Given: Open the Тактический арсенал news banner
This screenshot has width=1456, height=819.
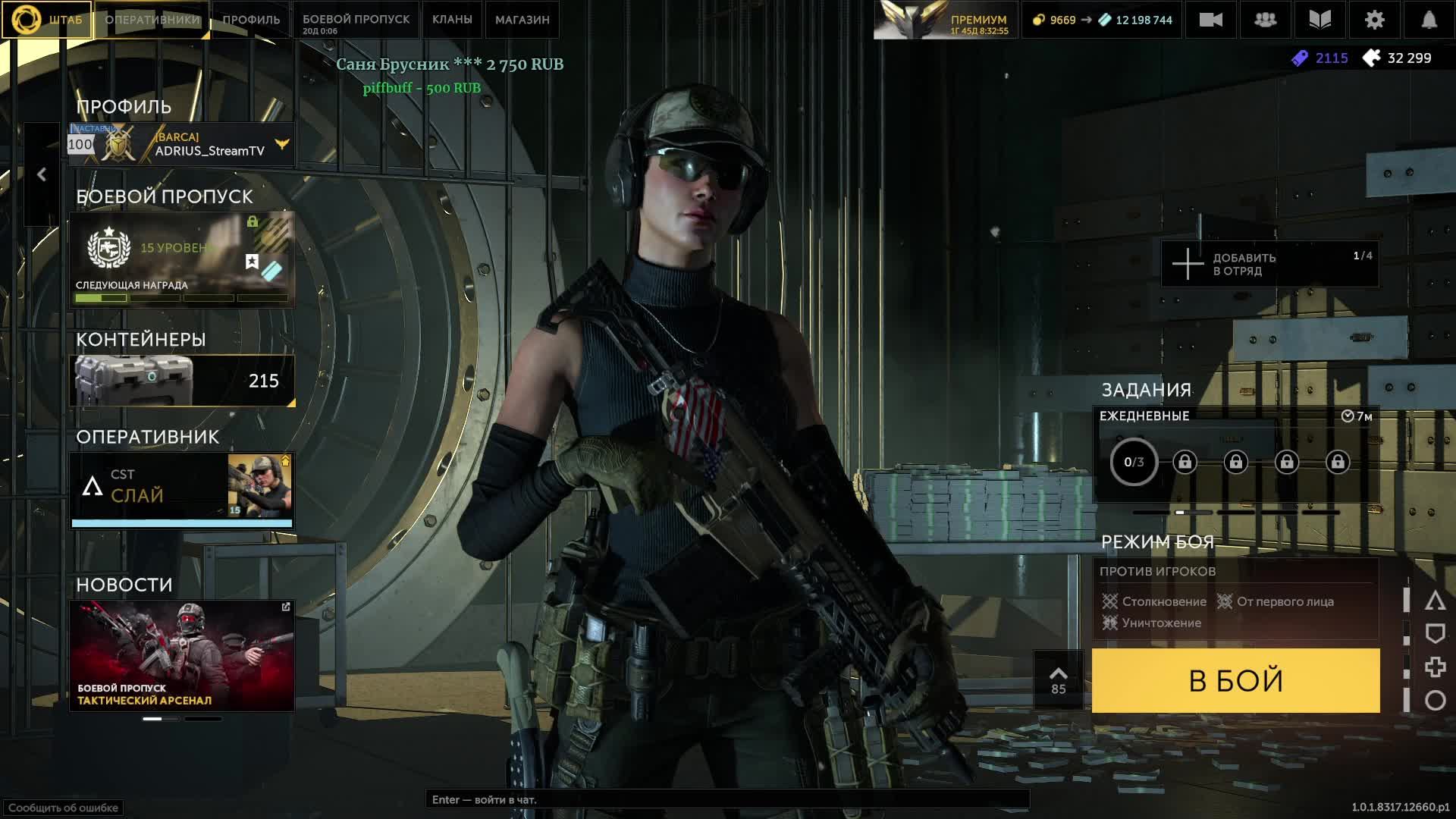Looking at the screenshot, I should point(182,656).
